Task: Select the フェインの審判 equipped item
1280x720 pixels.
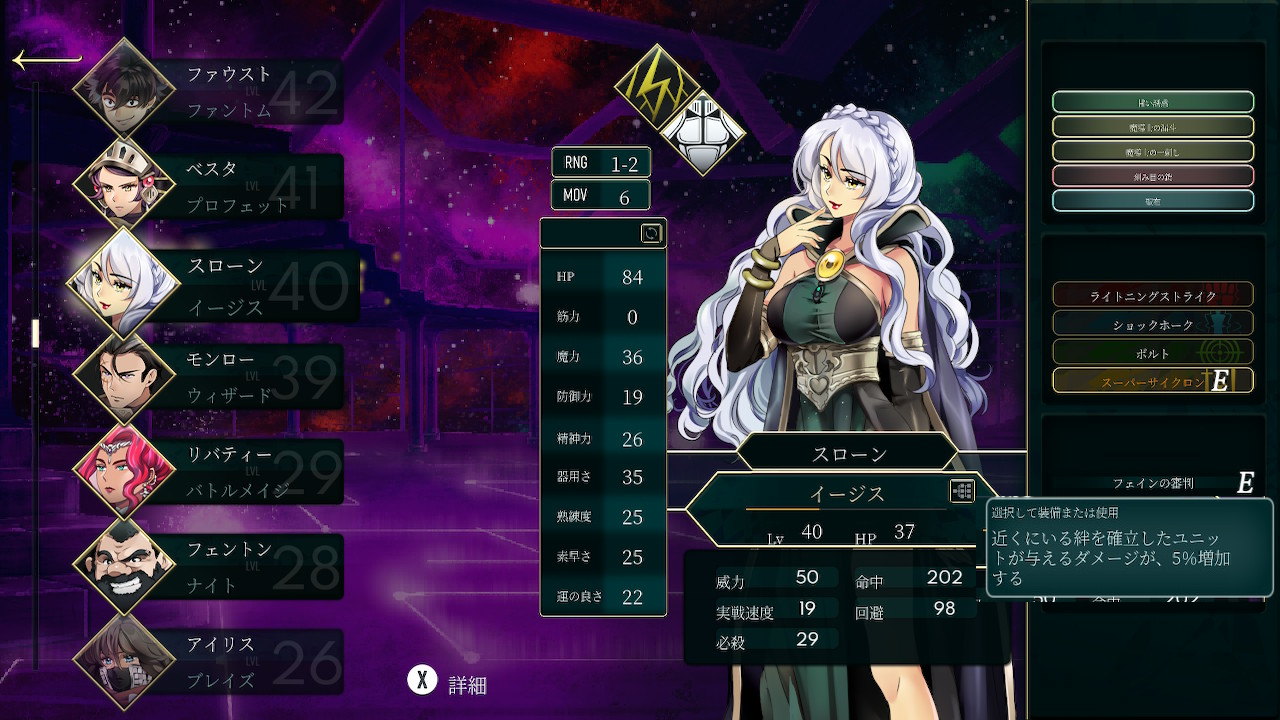Action: (1152, 483)
